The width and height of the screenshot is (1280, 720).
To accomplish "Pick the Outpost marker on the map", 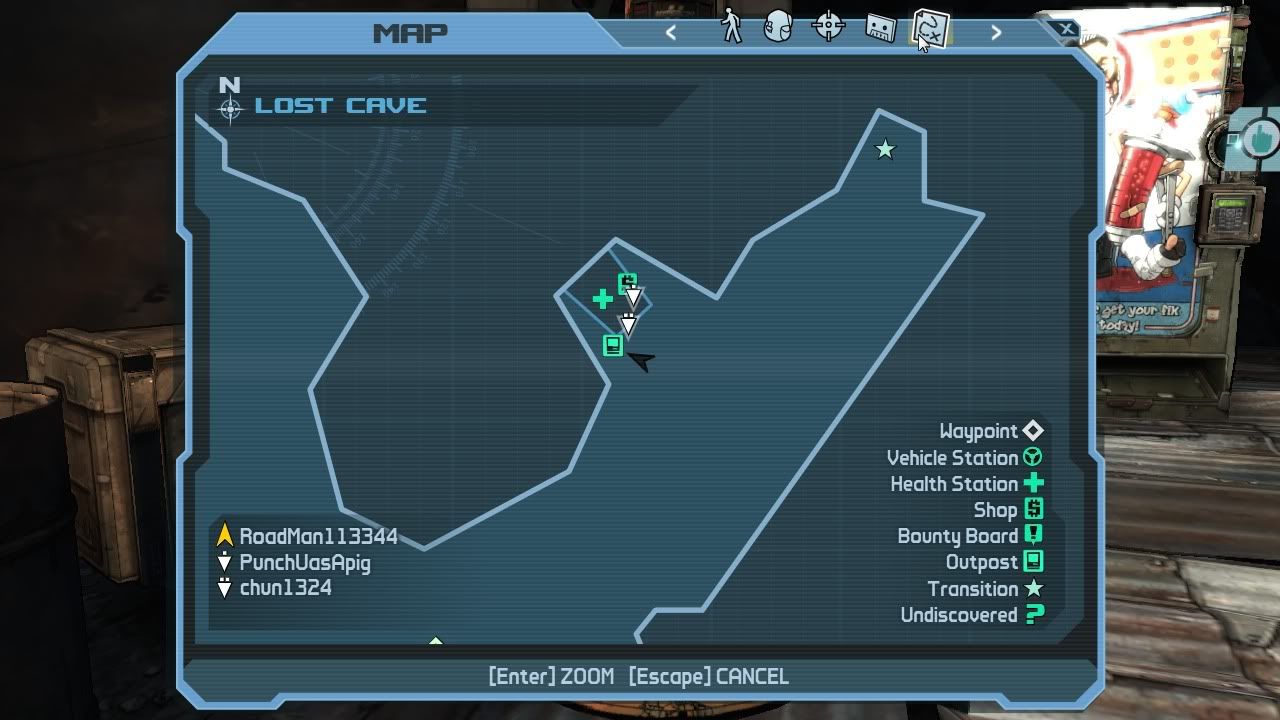I will [613, 345].
